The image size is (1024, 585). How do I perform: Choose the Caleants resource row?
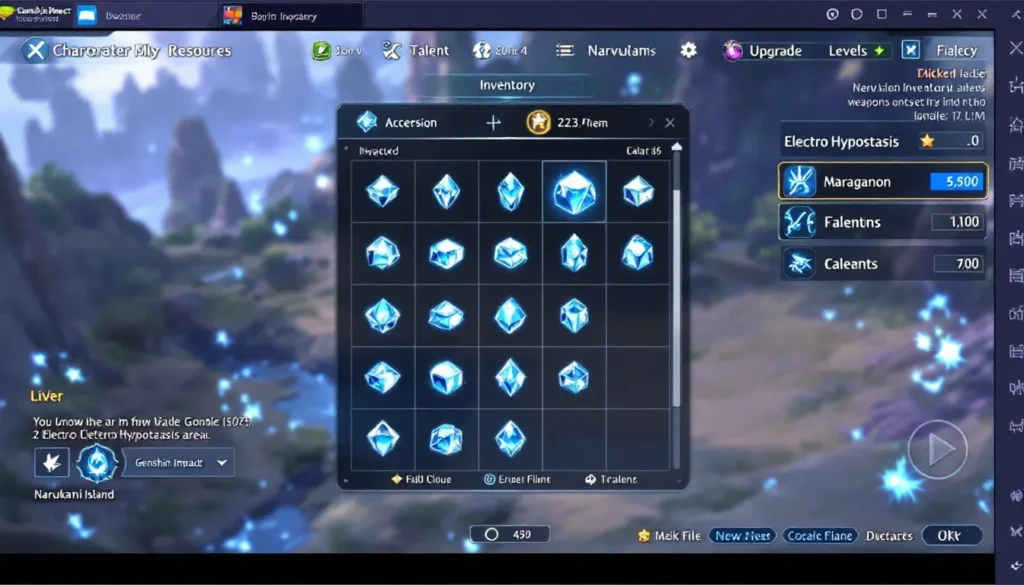[x=882, y=264]
